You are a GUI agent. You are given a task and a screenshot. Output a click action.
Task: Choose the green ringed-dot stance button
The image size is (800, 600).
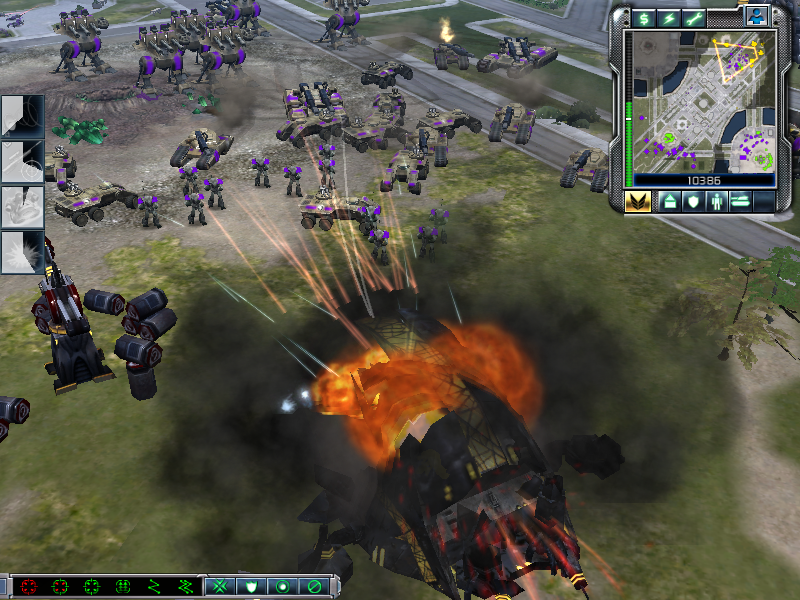pos(283,586)
